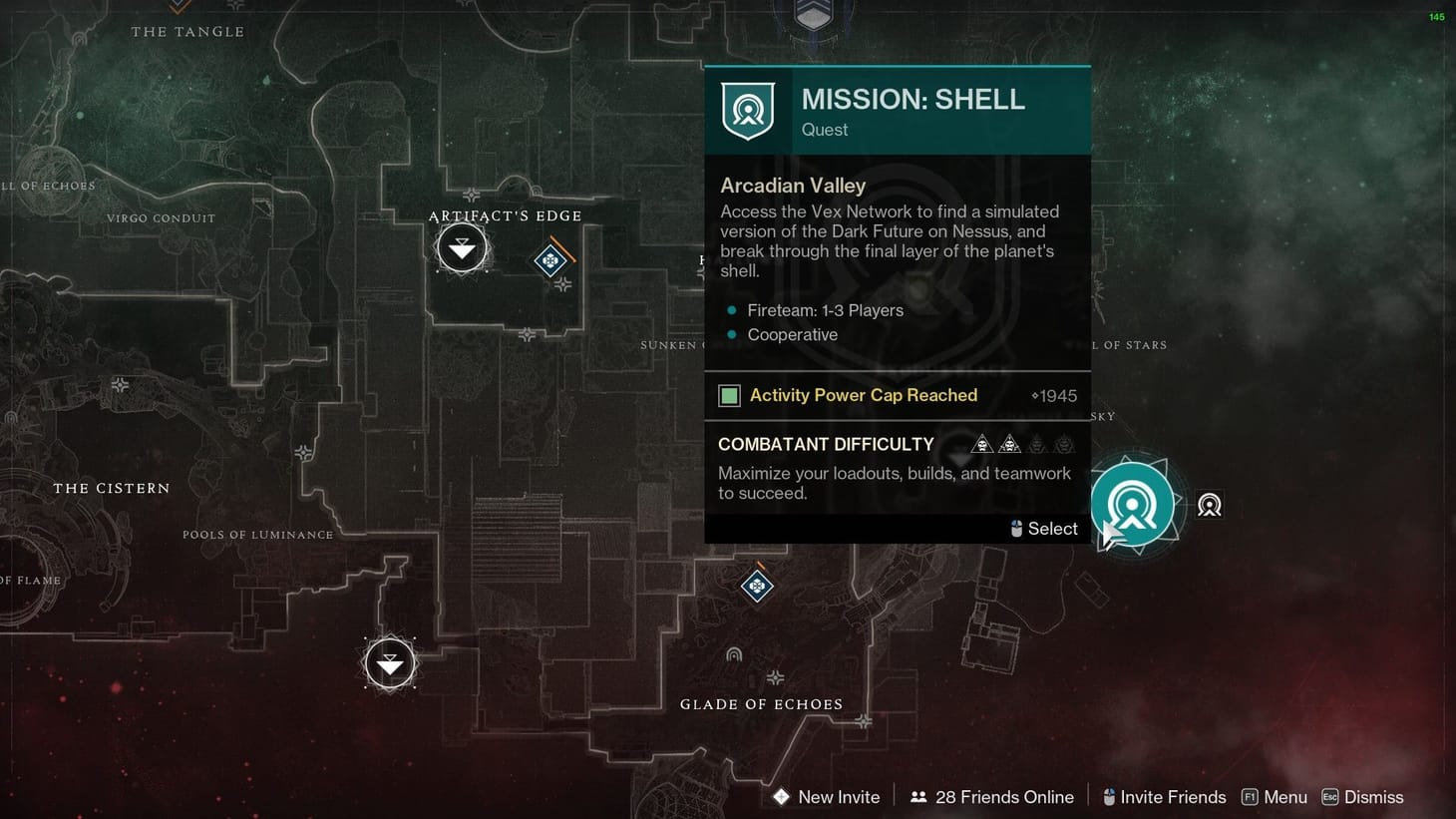Click the first combatant difficulty skull icon
The image size is (1456, 819).
982,444
